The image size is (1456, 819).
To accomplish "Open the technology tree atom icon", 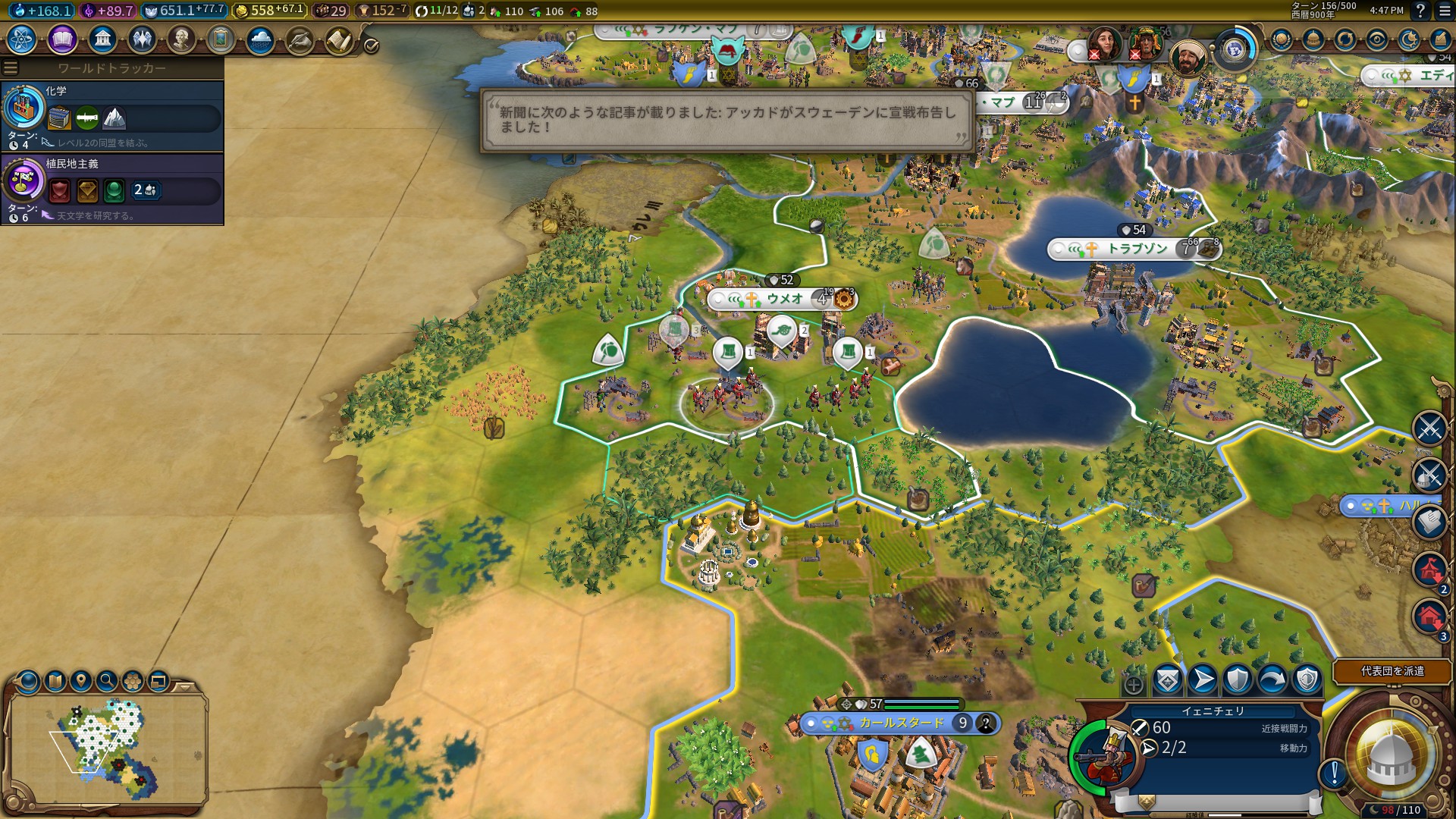I will pyautogui.click(x=22, y=39).
